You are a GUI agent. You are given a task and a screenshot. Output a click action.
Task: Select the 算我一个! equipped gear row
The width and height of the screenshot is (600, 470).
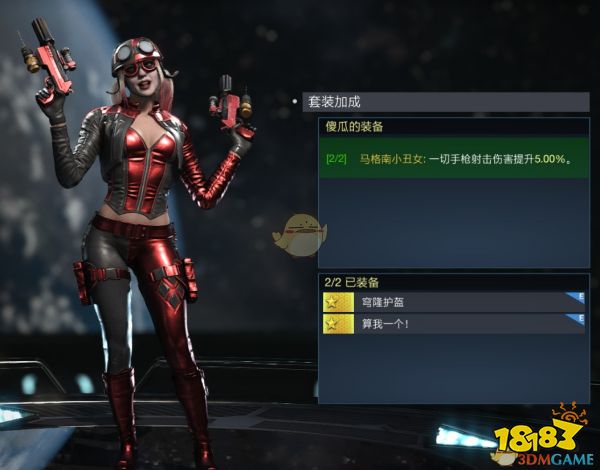point(452,324)
